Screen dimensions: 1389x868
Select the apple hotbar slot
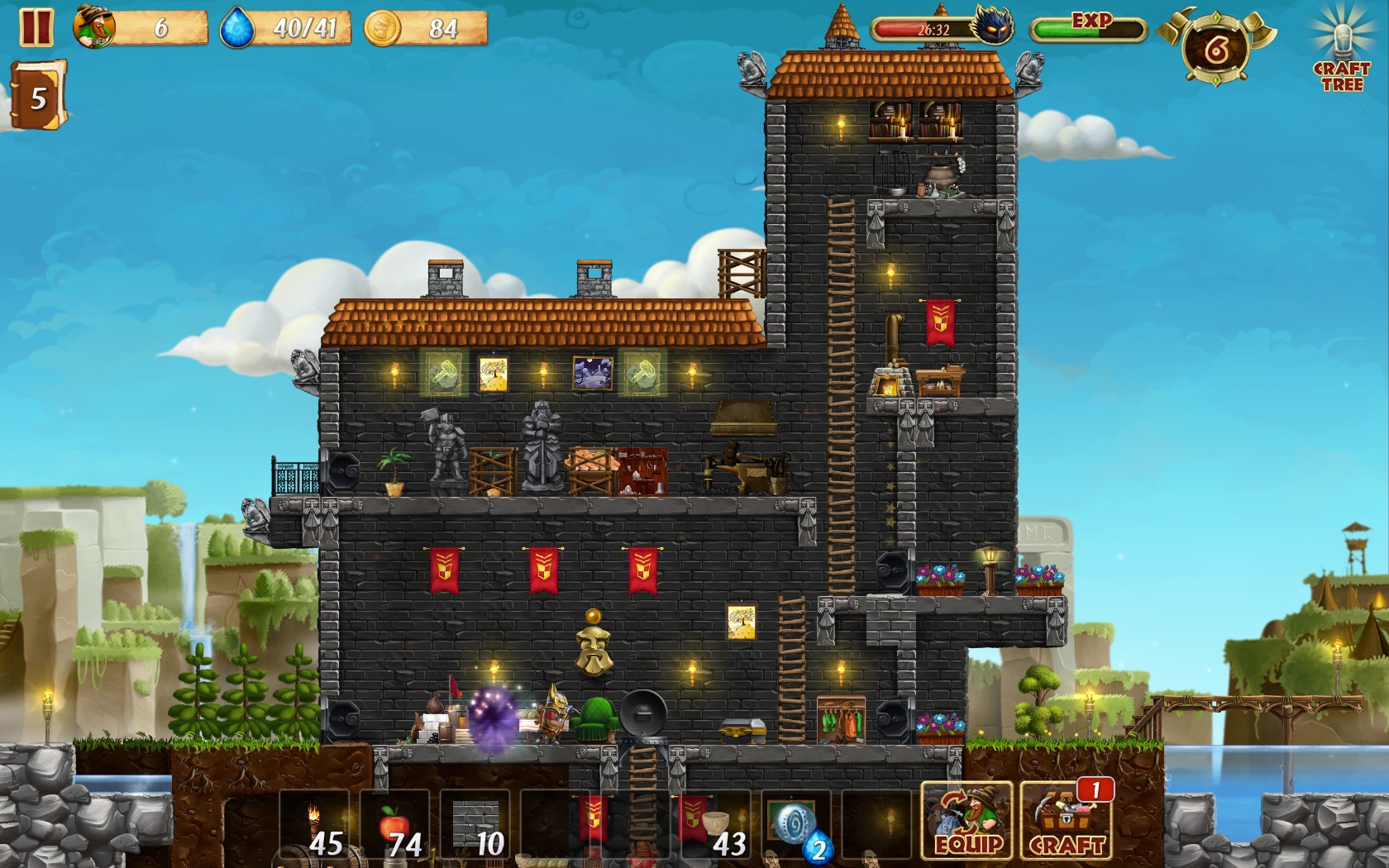[x=395, y=825]
